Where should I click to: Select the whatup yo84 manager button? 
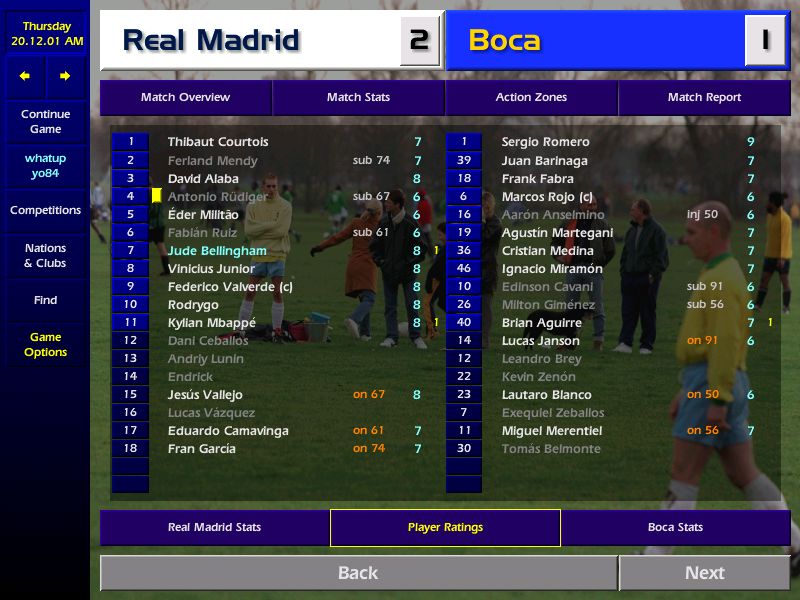coord(45,165)
